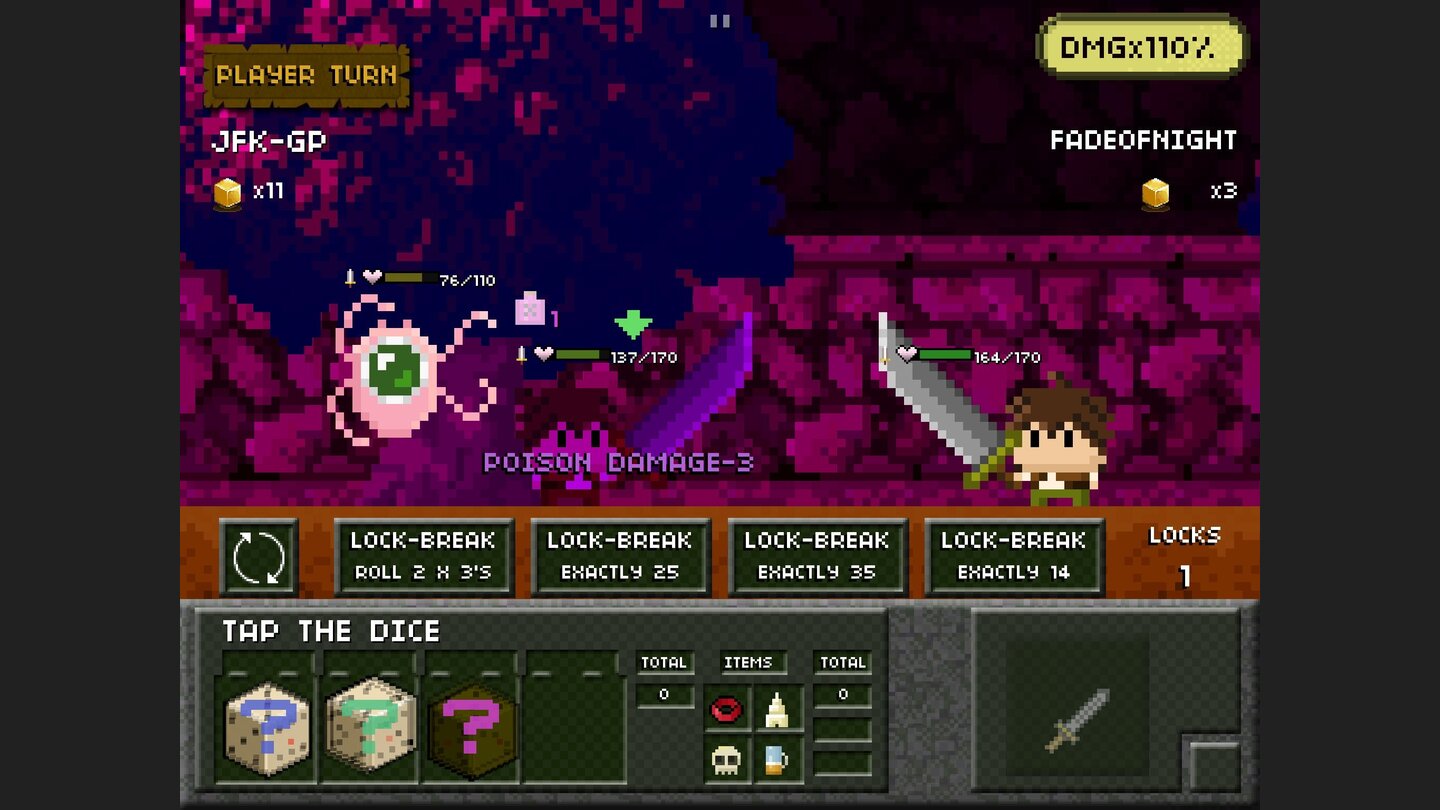1440x810 pixels.
Task: Activate the LOCK-BREAK Exactly 25 button
Action: (x=620, y=556)
